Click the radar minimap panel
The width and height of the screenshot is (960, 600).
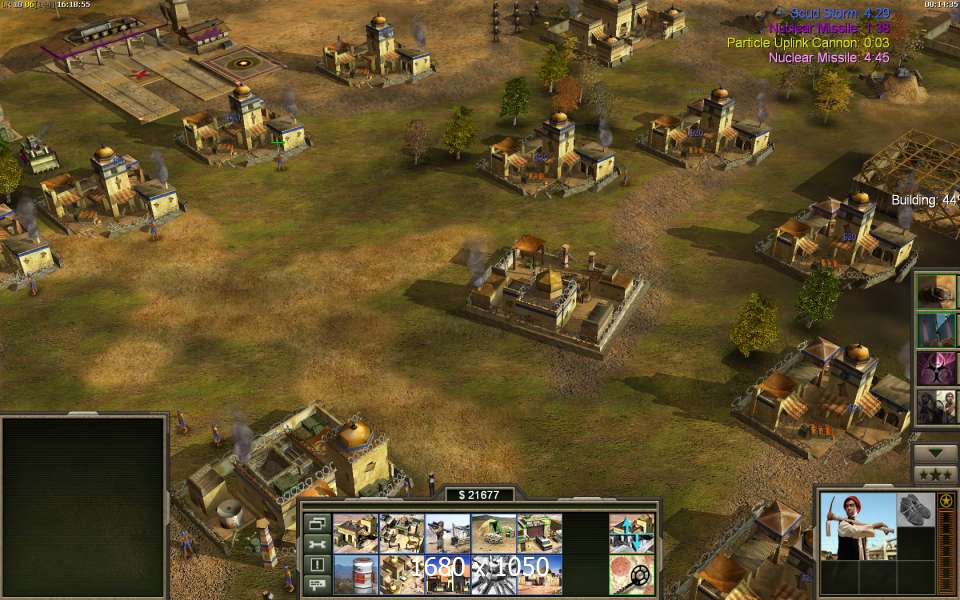click(83, 507)
